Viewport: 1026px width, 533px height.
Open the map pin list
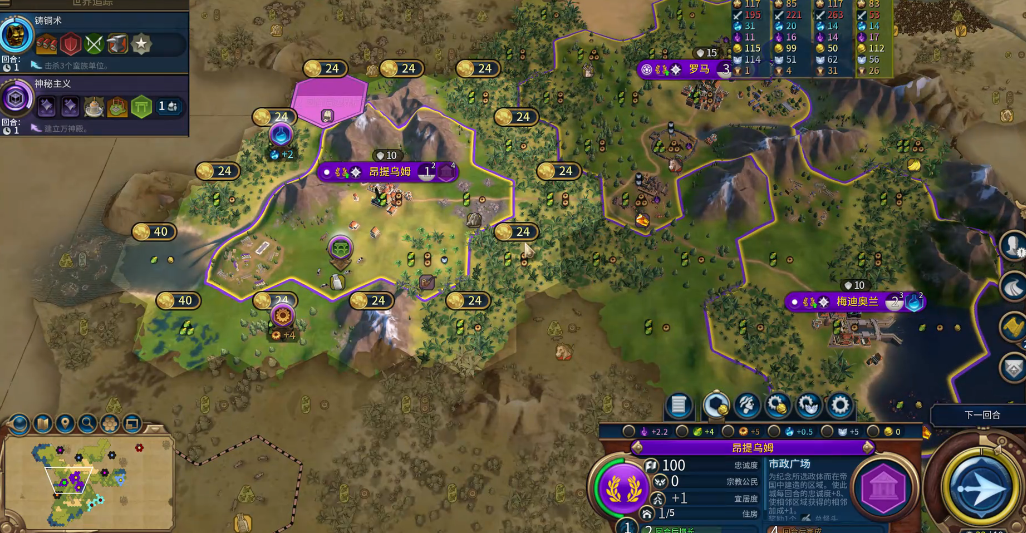point(65,423)
